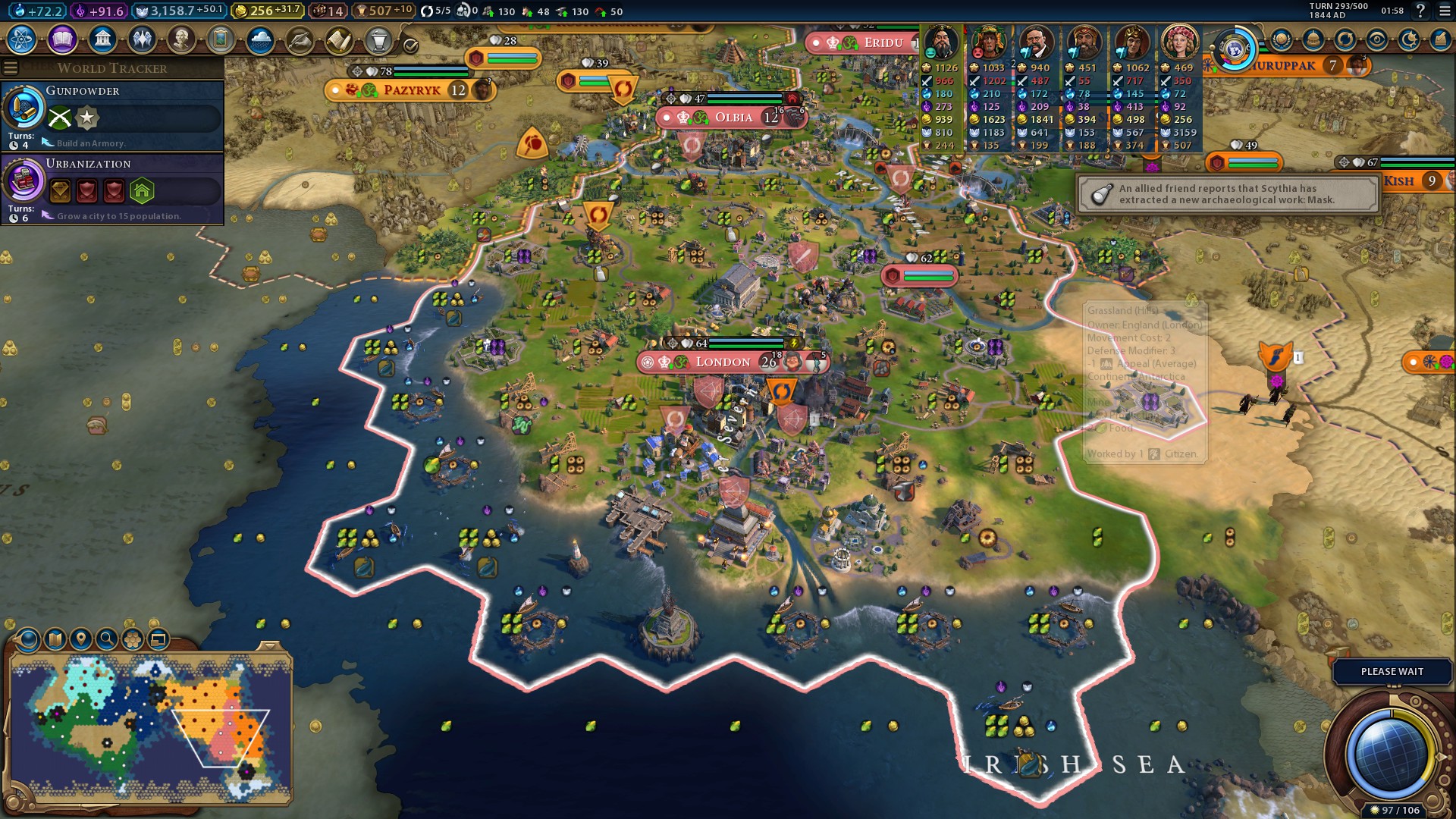
Task: Open the map pin placement tool
Action: [x=81, y=639]
